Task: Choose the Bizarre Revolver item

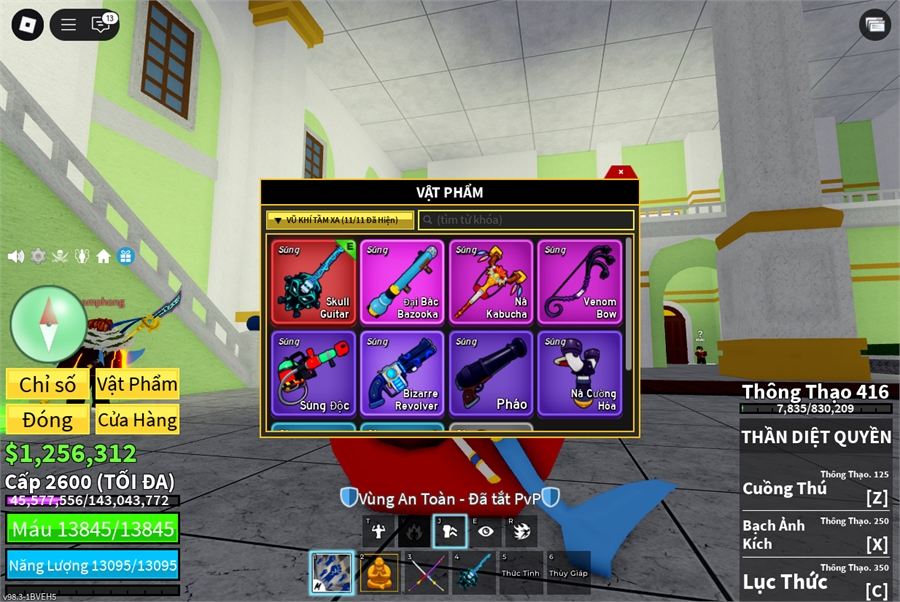Action: [402, 373]
